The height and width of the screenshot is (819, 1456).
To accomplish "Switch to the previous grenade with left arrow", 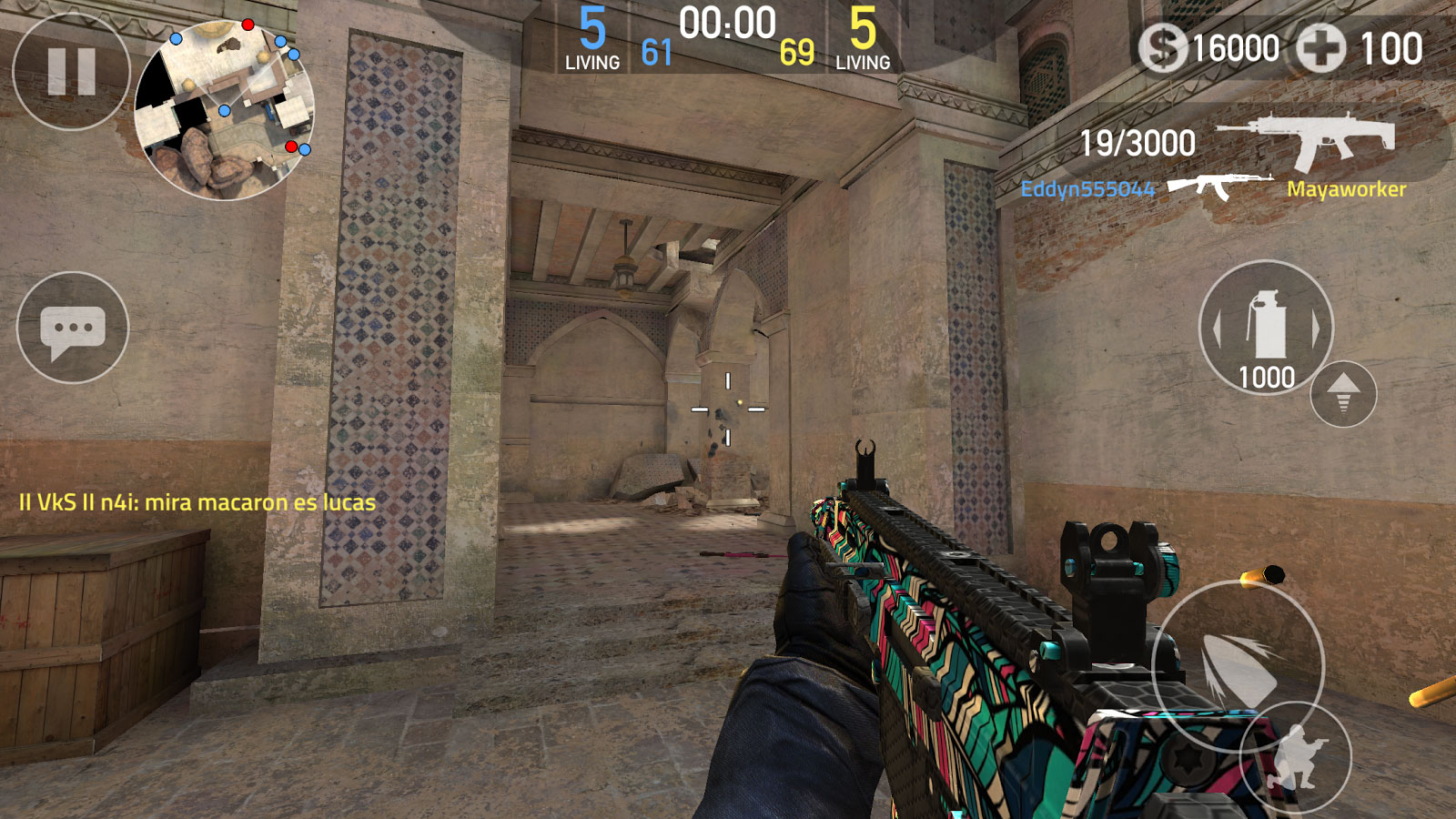I will pyautogui.click(x=1217, y=328).
